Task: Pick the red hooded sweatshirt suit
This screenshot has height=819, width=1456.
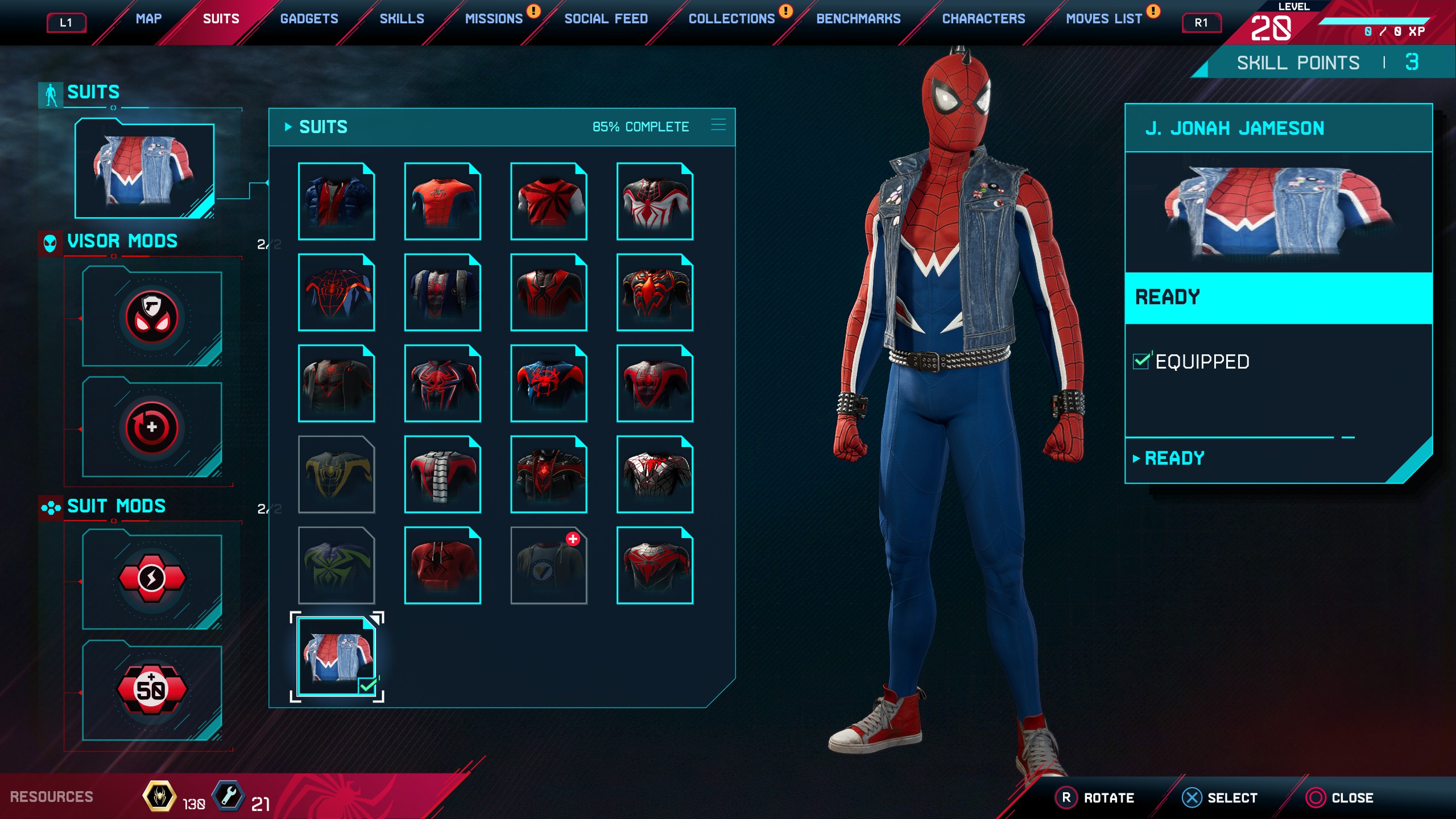Action: click(442, 565)
